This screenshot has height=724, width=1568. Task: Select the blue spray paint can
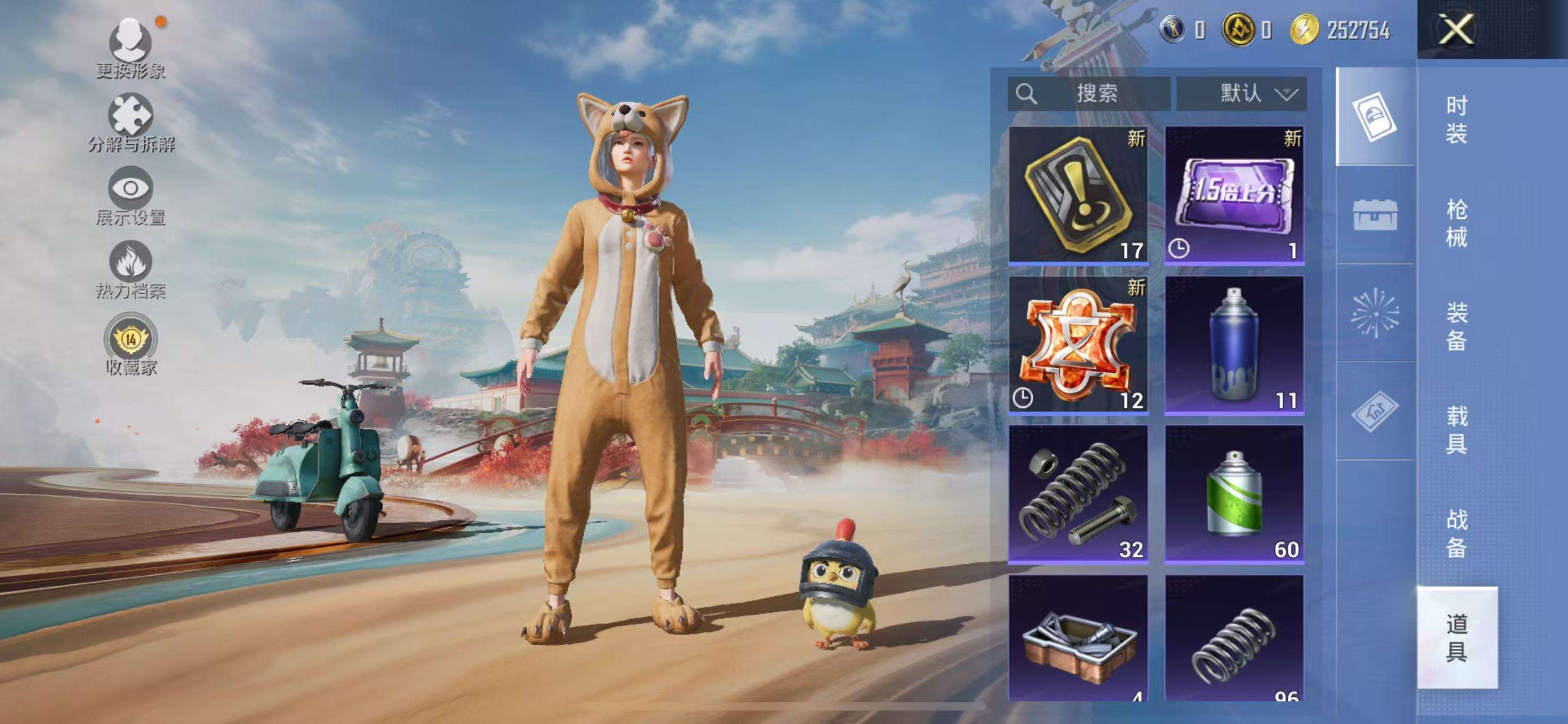click(x=1234, y=344)
